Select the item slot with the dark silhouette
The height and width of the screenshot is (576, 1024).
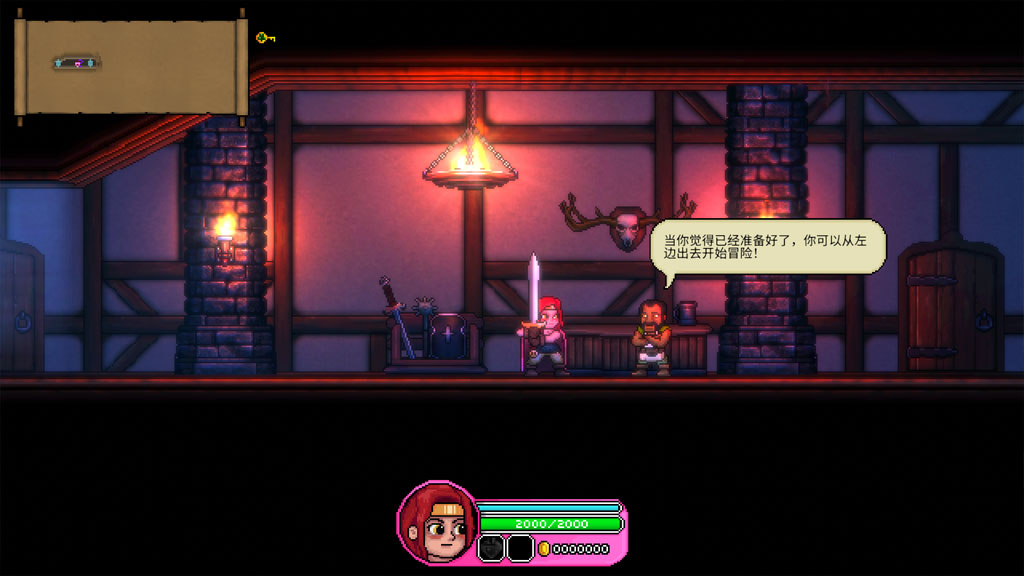[x=491, y=548]
